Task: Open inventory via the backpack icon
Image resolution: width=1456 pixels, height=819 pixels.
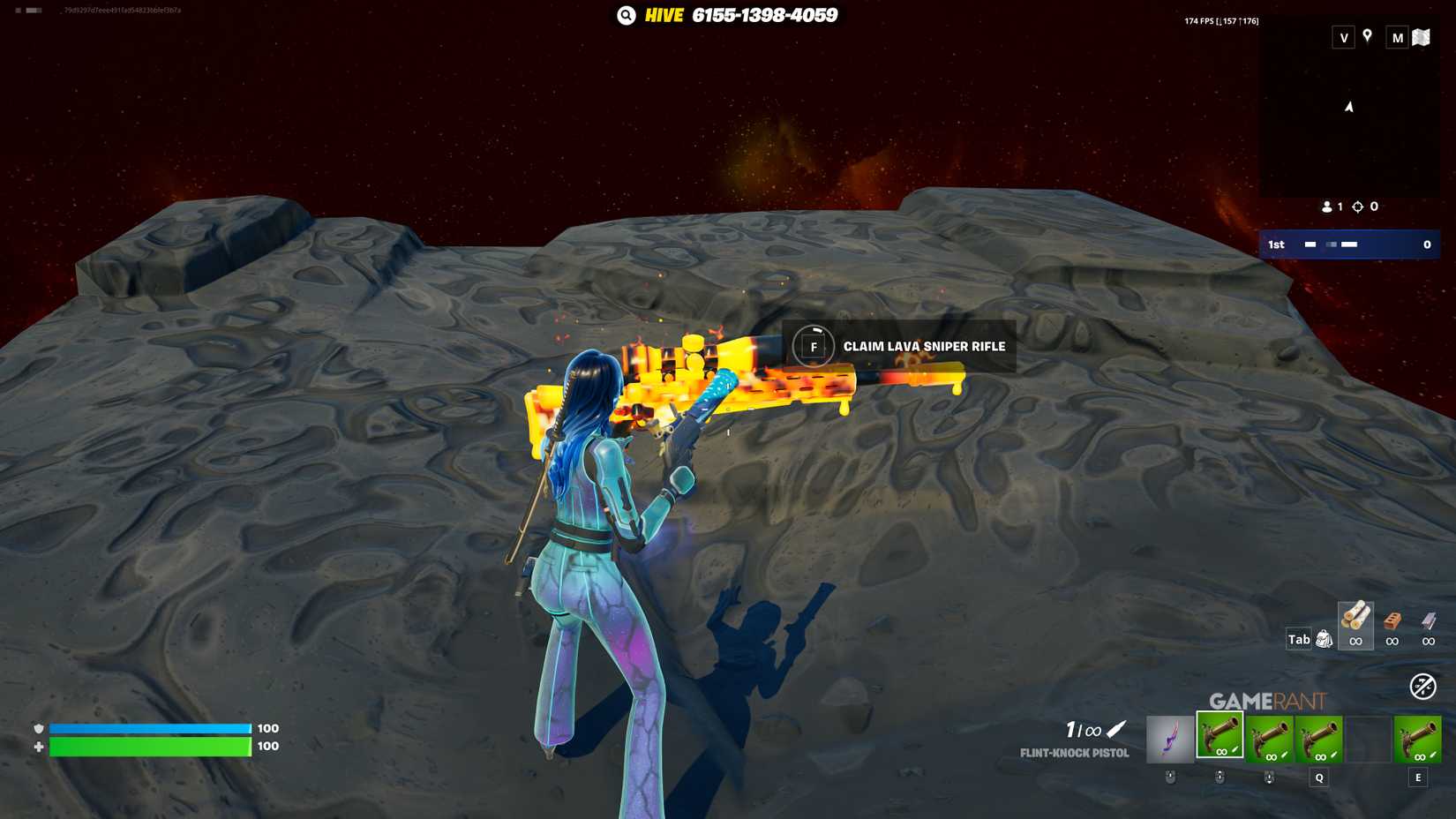Action: click(x=1323, y=639)
